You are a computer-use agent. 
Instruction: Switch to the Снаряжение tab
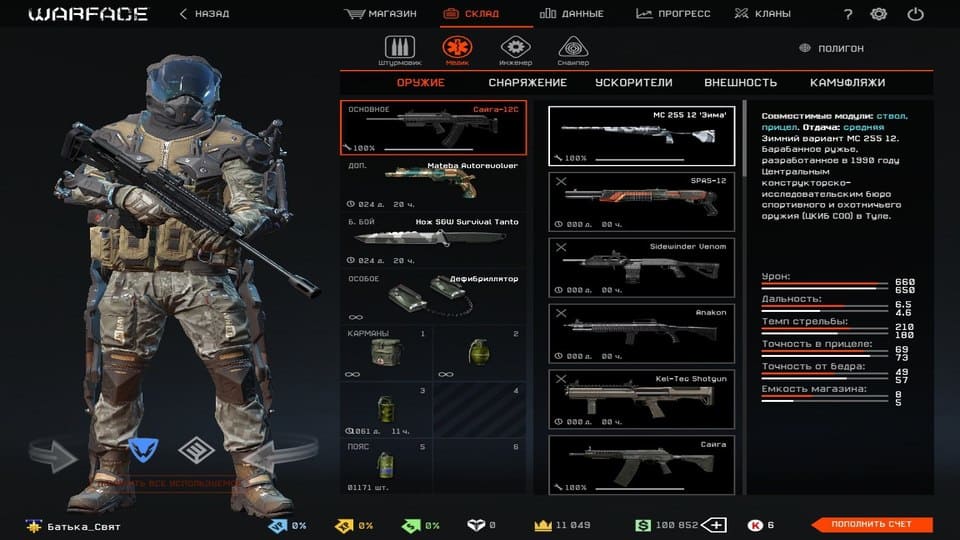(525, 83)
